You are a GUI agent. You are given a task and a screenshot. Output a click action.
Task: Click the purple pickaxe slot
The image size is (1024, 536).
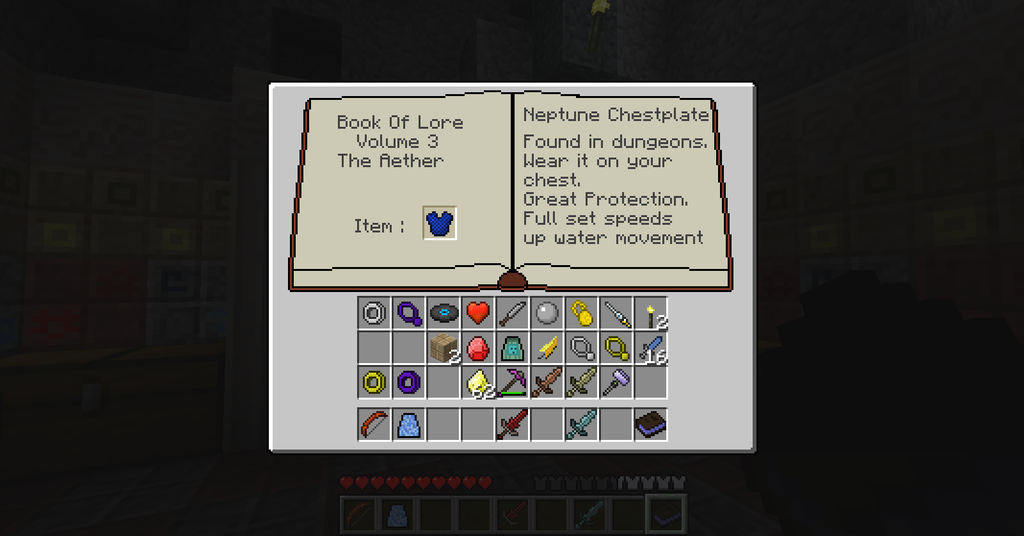click(512, 381)
